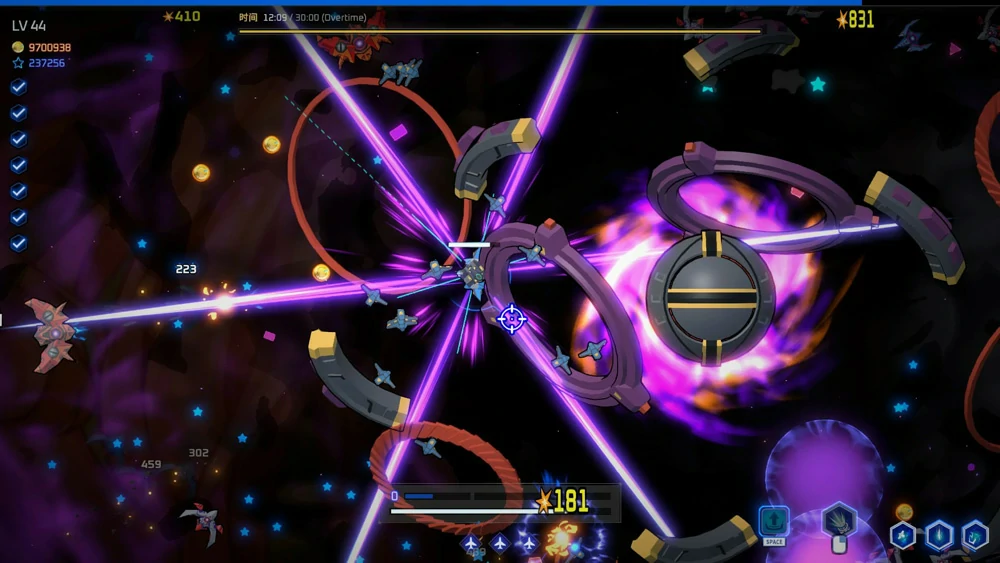Click the green swirl skill hexagon icon

tap(974, 536)
